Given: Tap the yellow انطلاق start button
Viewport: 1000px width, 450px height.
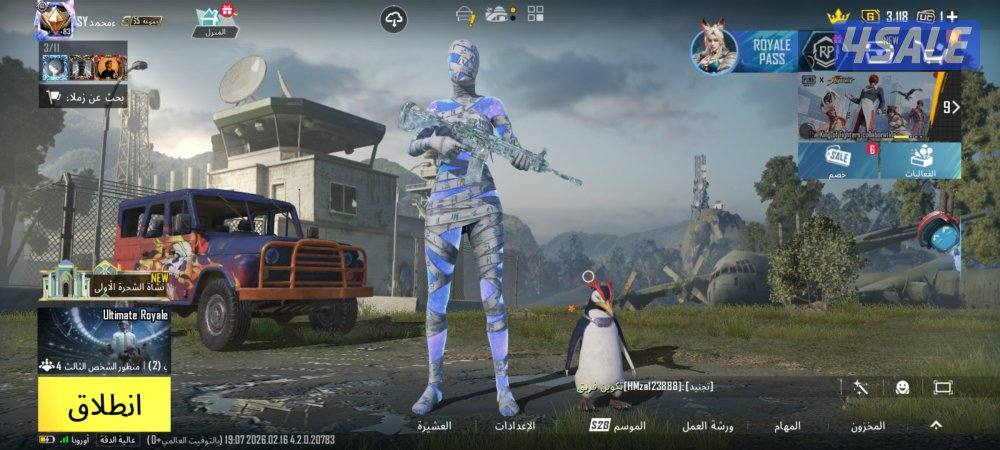Looking at the screenshot, I should (x=104, y=406).
